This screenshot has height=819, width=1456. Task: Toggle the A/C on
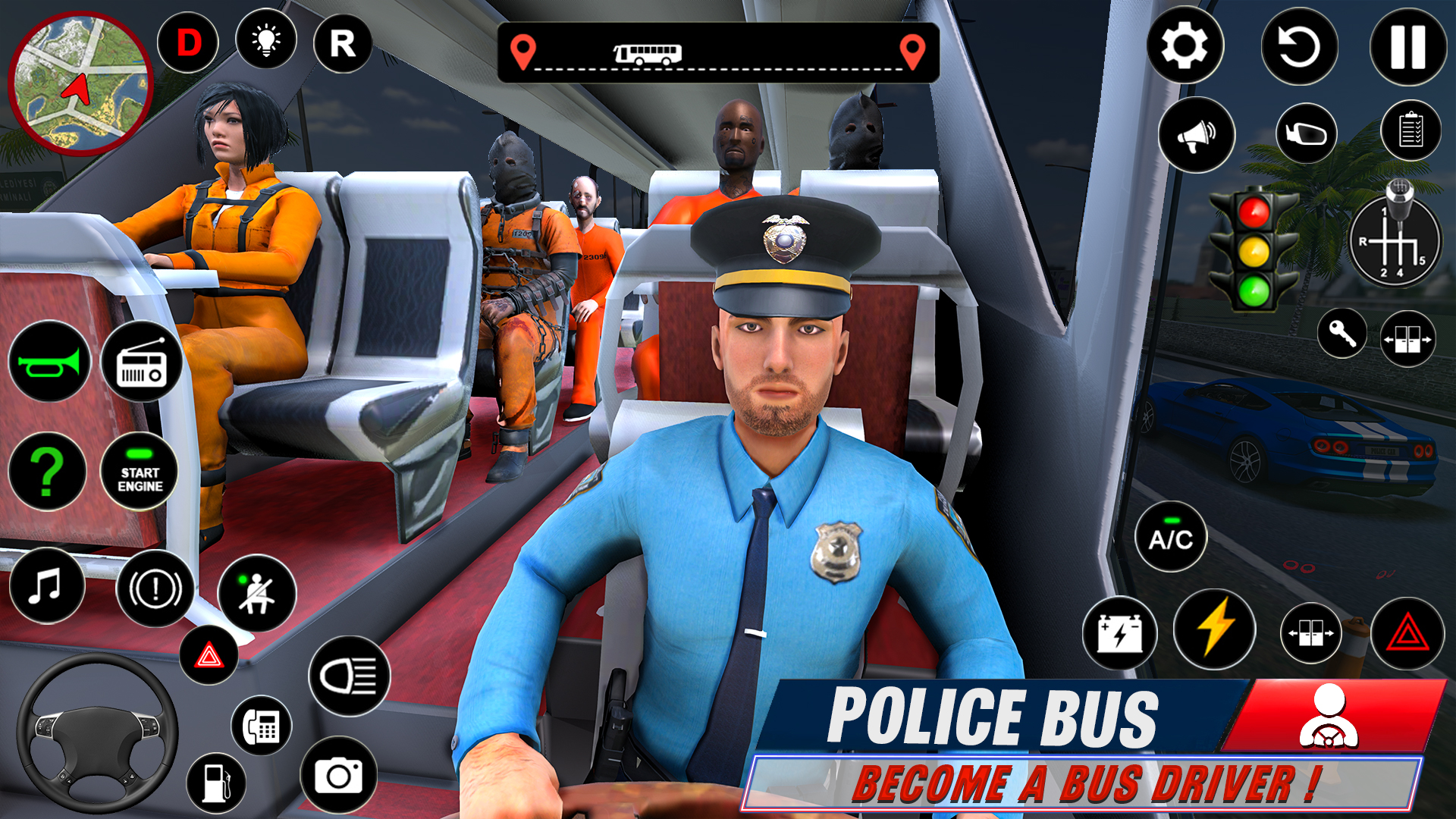pos(1170,537)
